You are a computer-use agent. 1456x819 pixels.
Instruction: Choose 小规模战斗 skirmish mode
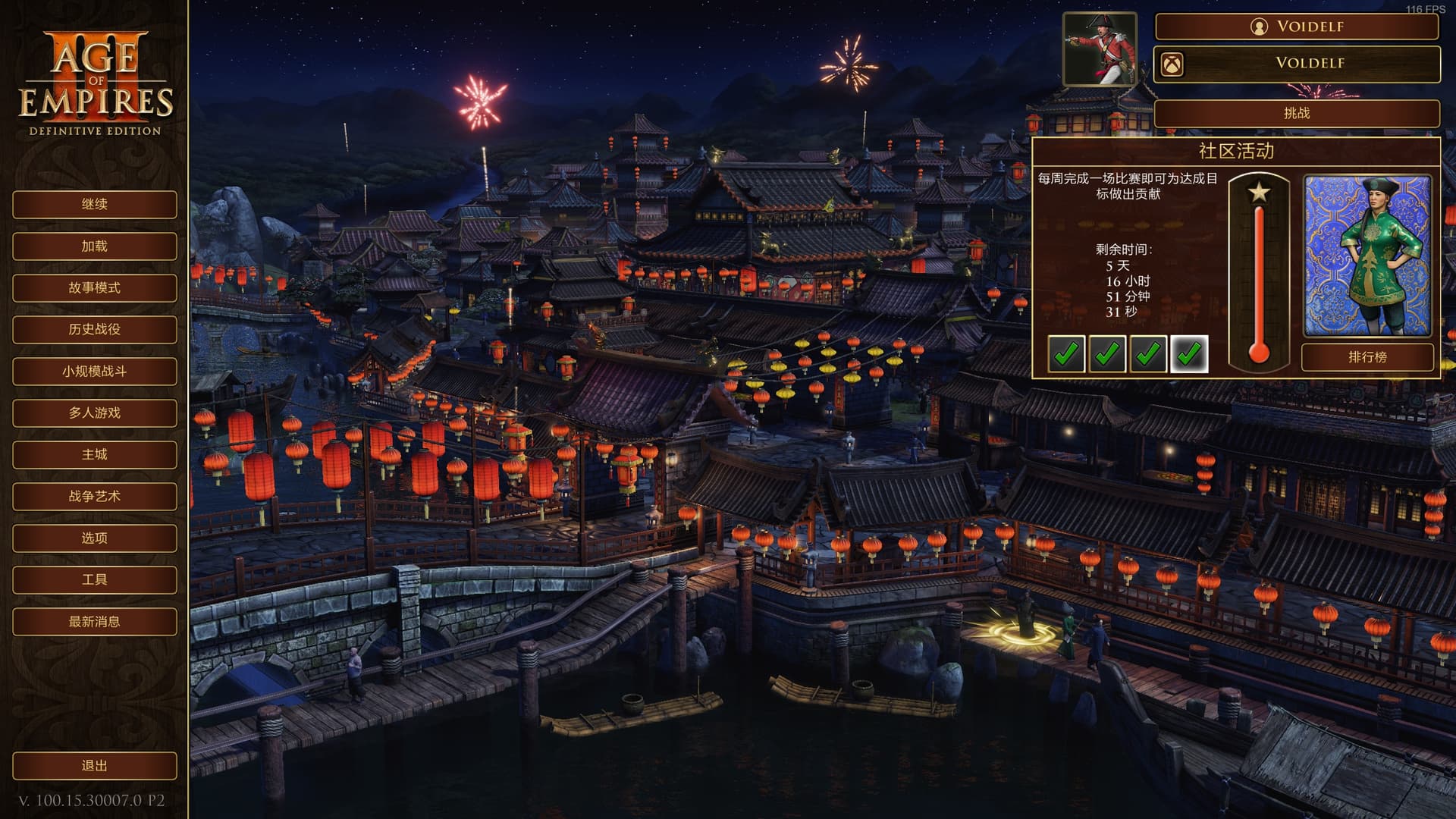click(x=95, y=372)
